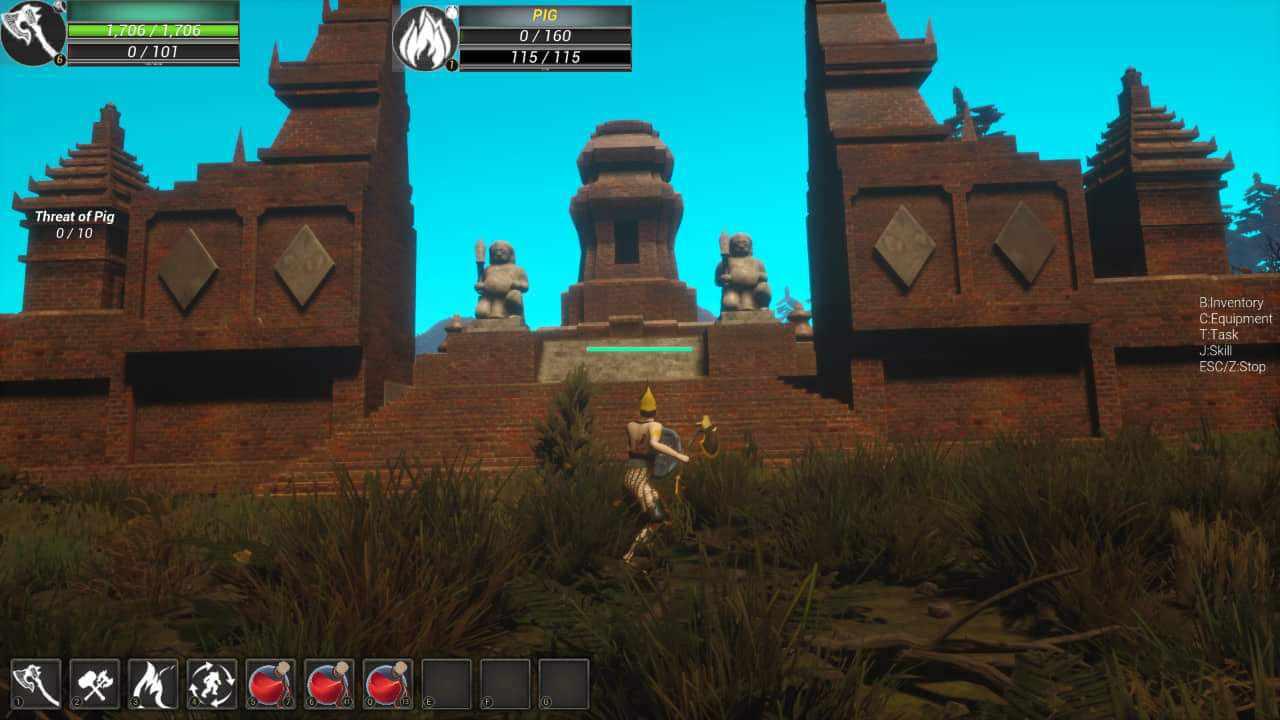The height and width of the screenshot is (720, 1280).
Task: Click the small bomb icon on the player portrait
Action: coord(57,8)
